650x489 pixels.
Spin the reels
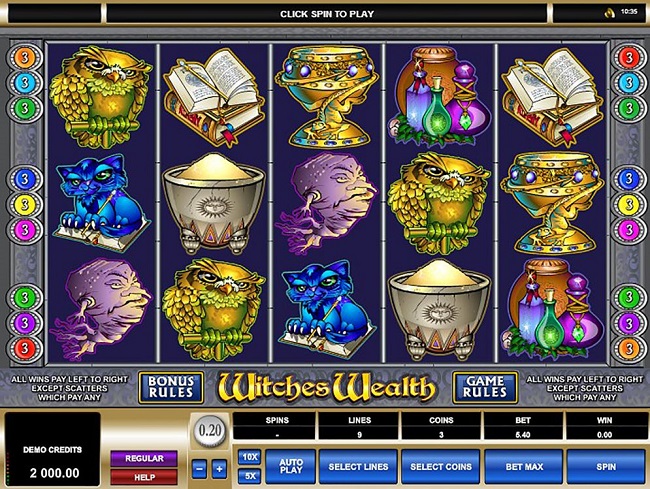(x=605, y=465)
